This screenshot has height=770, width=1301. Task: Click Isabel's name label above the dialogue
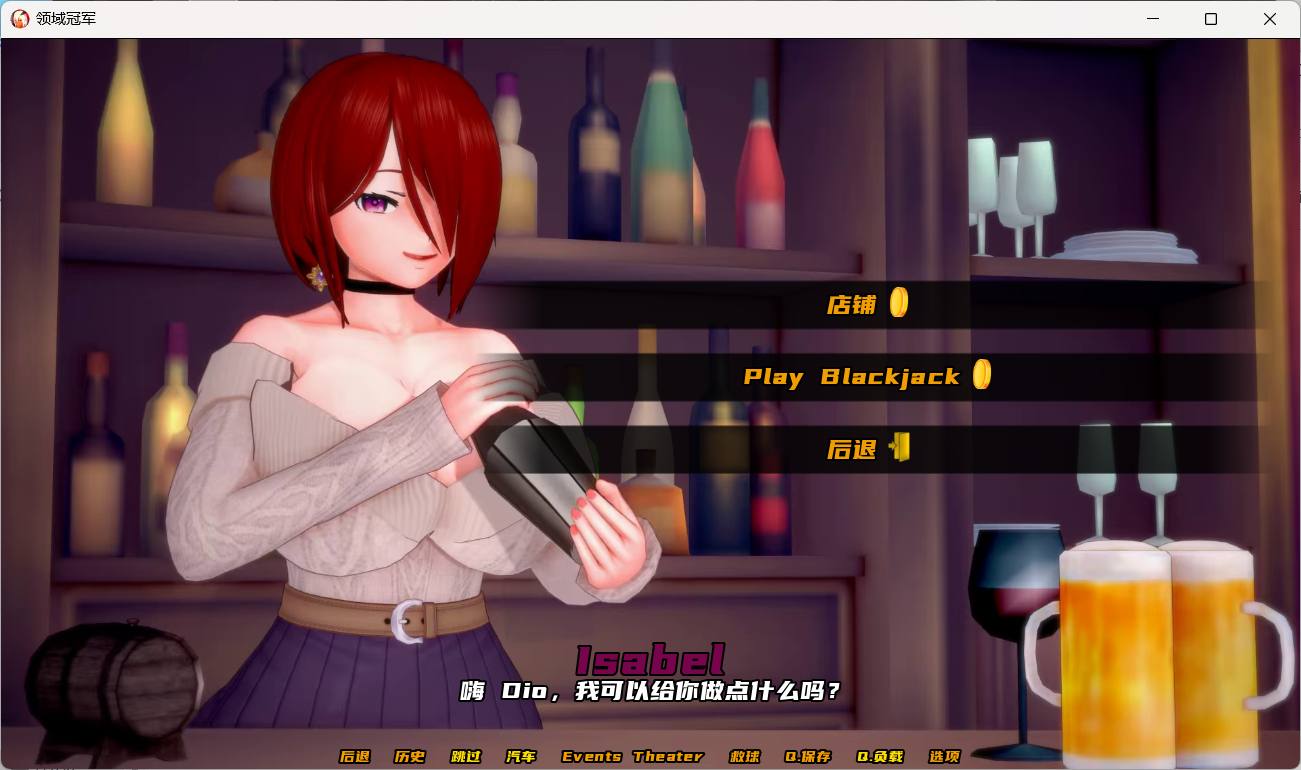pos(651,658)
